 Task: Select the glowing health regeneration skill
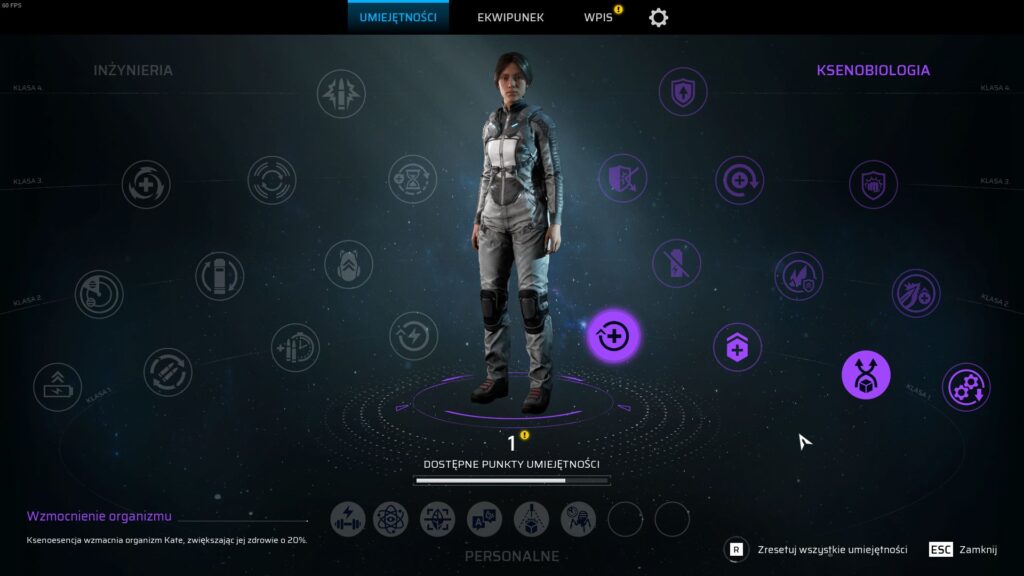pyautogui.click(x=613, y=336)
